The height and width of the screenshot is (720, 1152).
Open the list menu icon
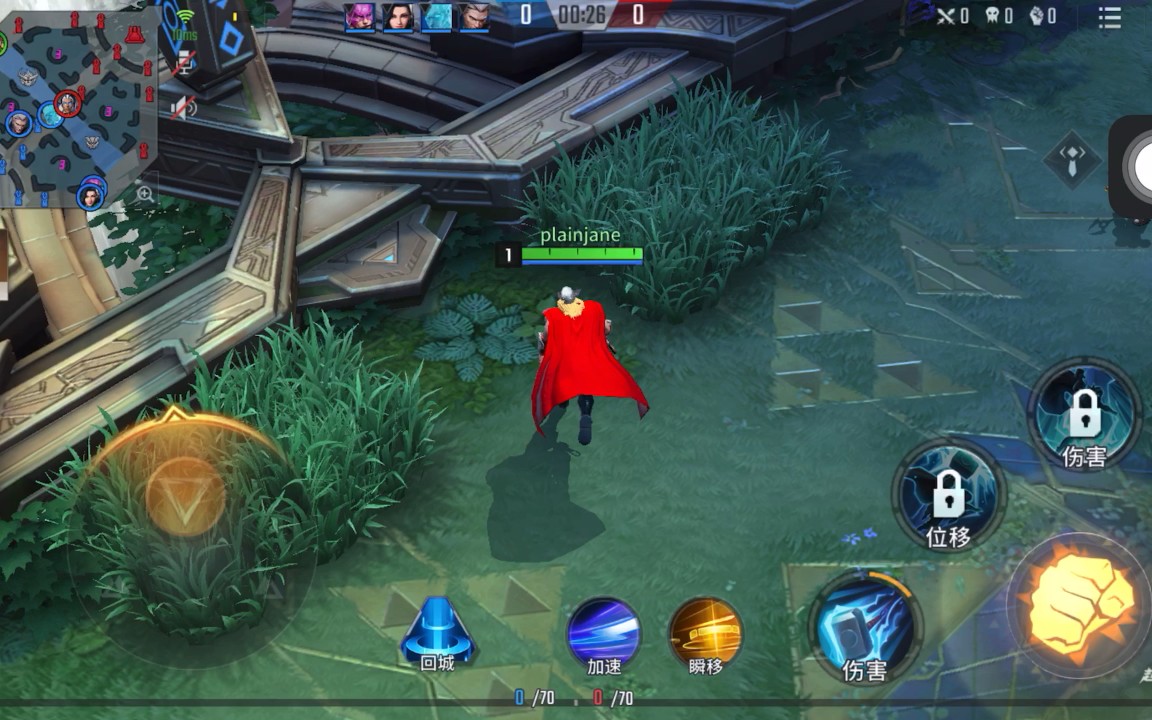click(1109, 16)
